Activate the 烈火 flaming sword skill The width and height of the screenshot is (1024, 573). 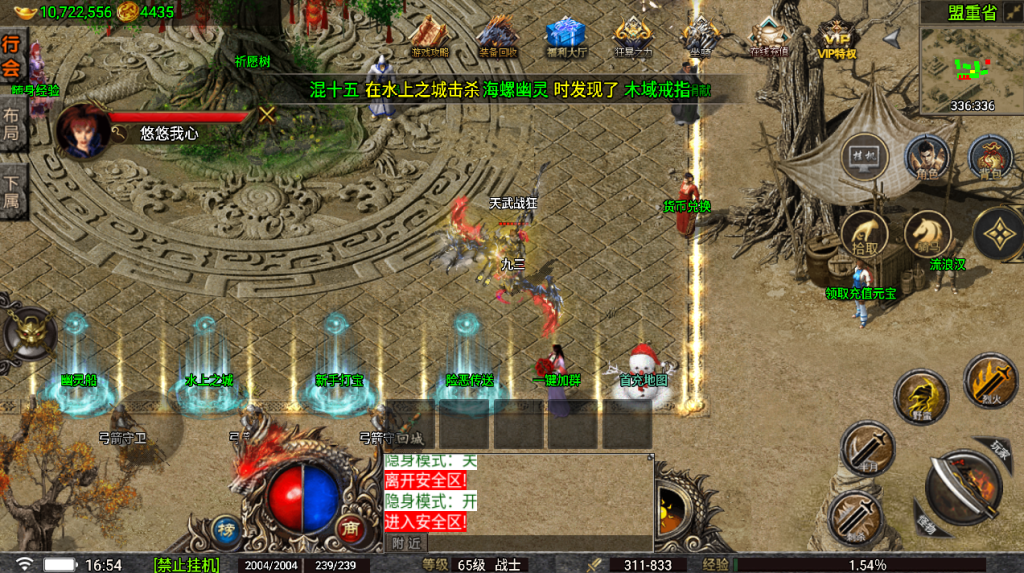click(x=990, y=379)
